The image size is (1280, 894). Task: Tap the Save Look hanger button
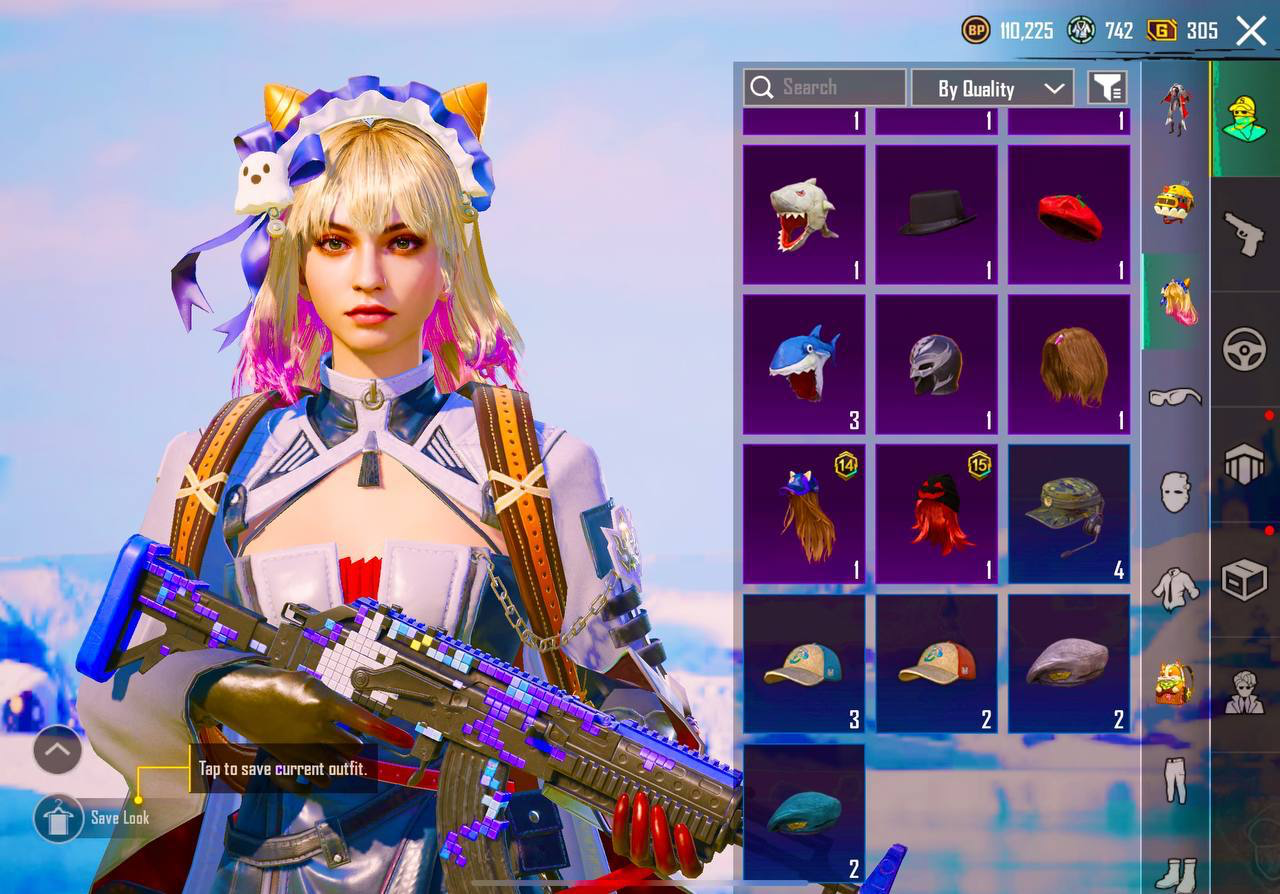pos(58,818)
